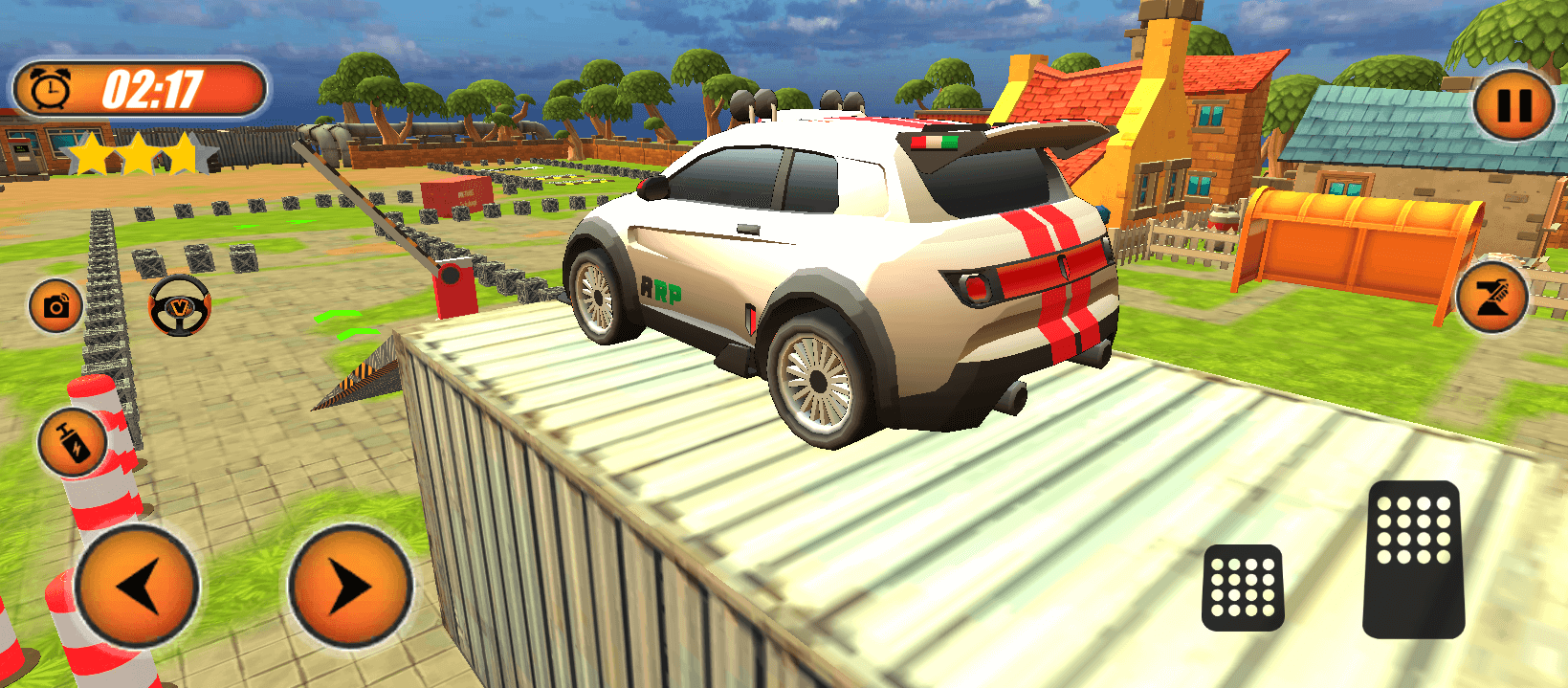This screenshot has height=688, width=1568.
Task: Steer right with the right arrow button
Action: coord(350,585)
